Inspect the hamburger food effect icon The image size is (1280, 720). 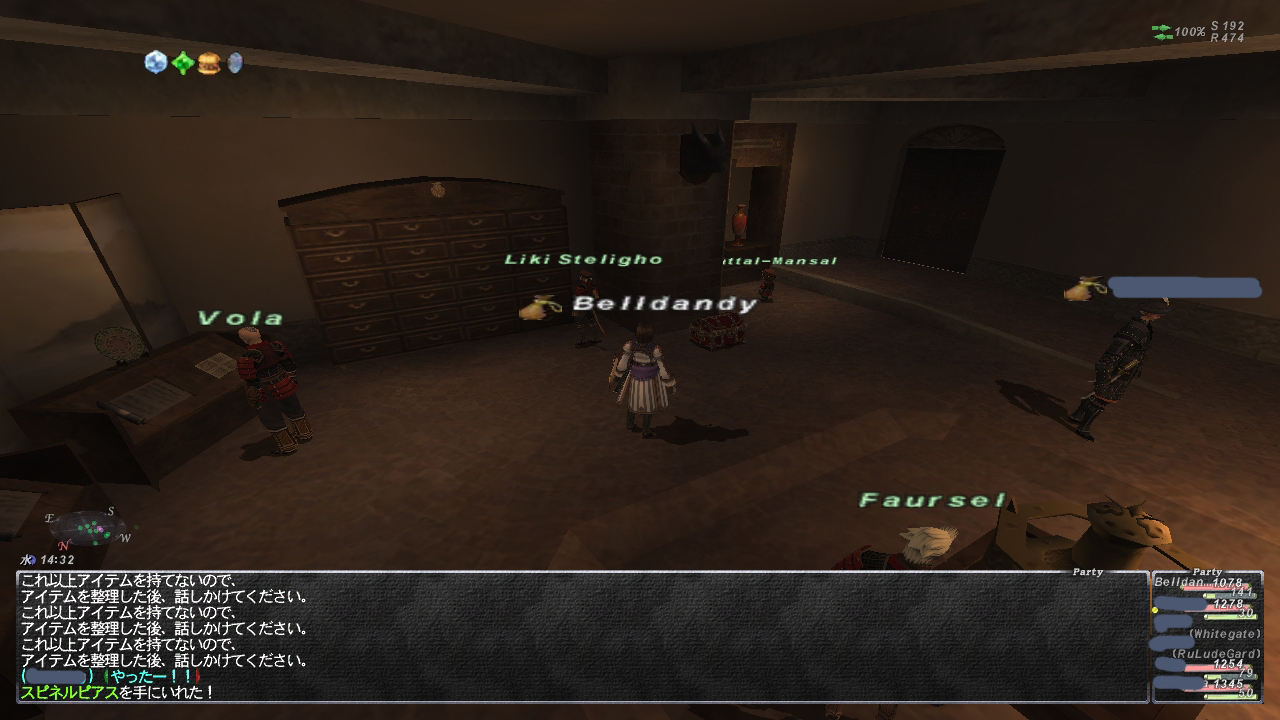tap(208, 63)
